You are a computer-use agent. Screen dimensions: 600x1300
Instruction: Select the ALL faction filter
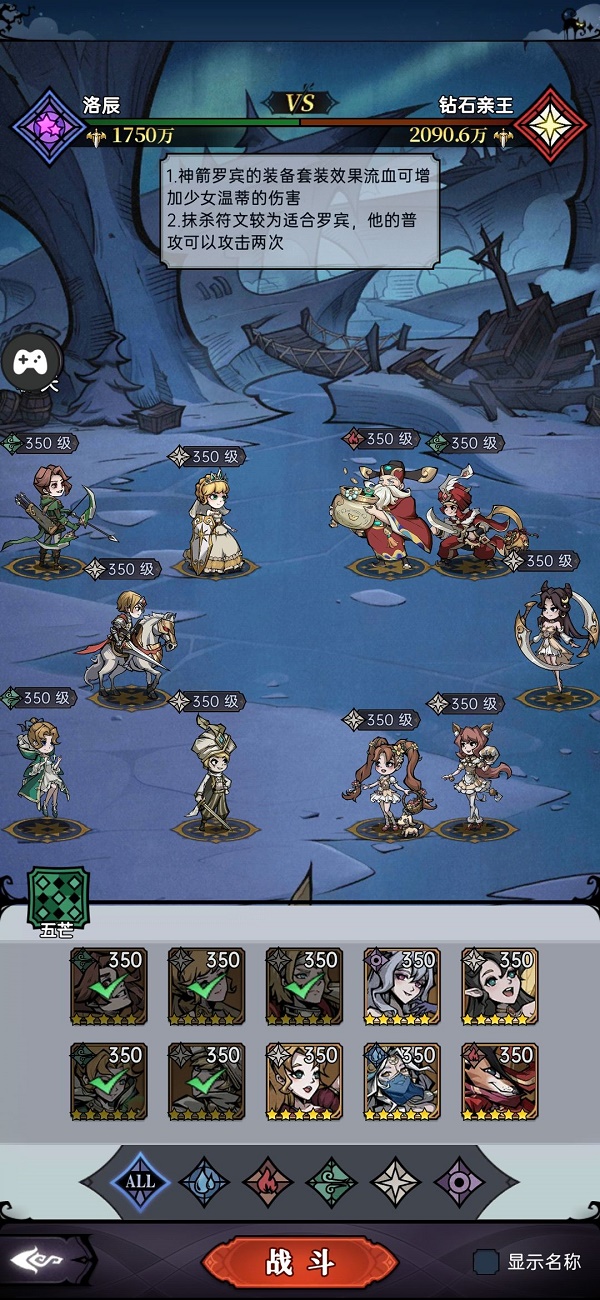[140, 1181]
